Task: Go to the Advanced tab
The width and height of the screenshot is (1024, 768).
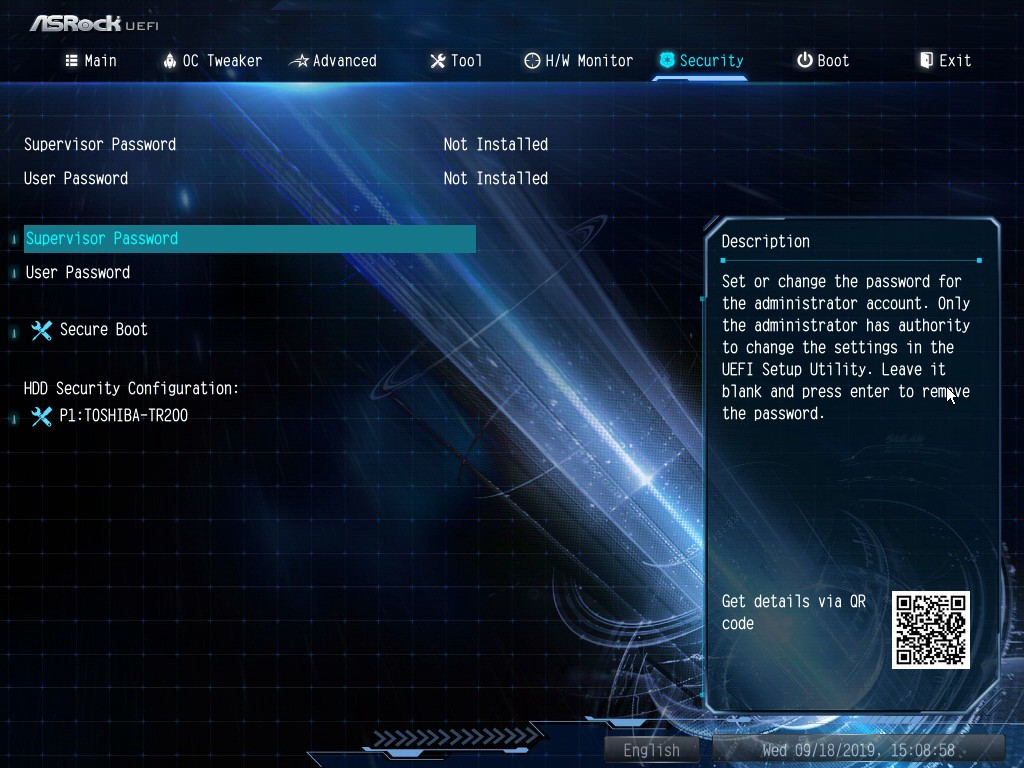Action: tap(333, 61)
